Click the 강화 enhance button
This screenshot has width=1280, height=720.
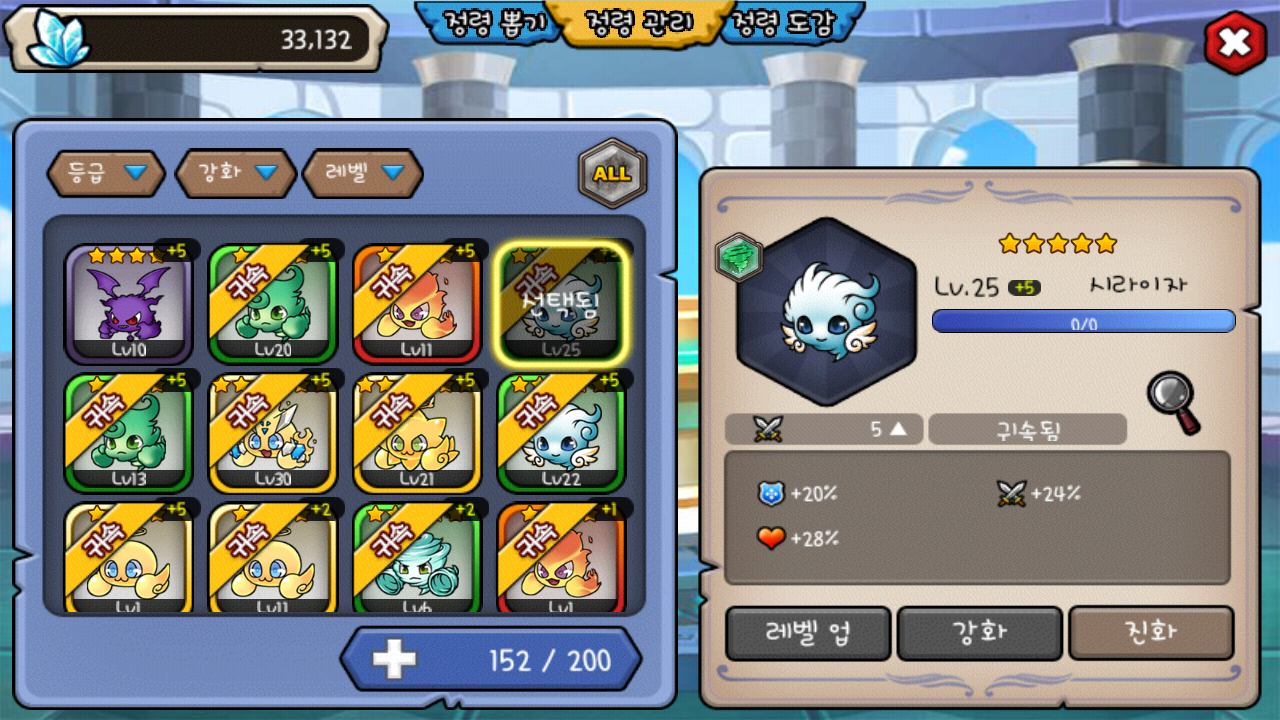click(x=979, y=633)
